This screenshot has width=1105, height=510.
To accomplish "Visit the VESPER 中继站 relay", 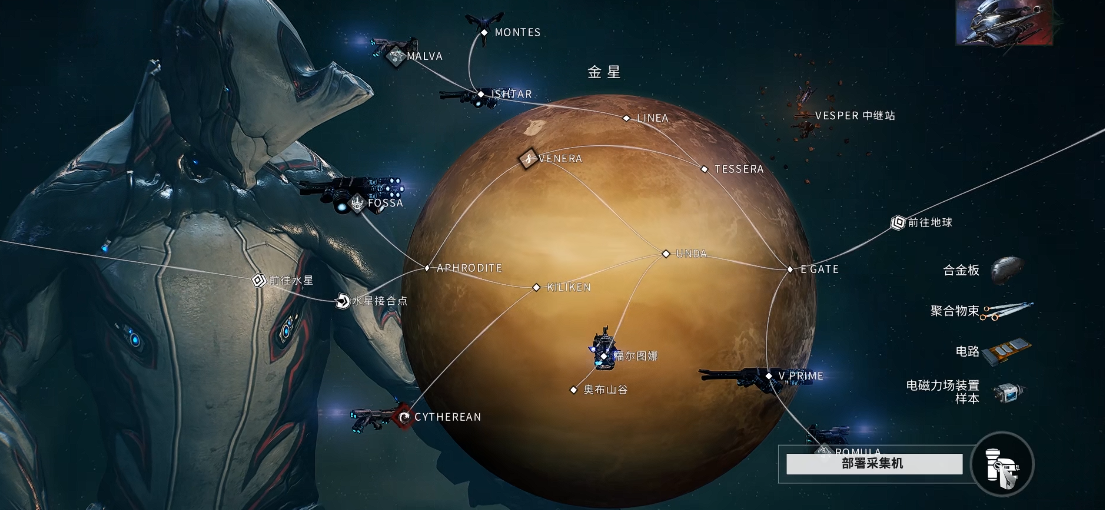I will (x=804, y=115).
